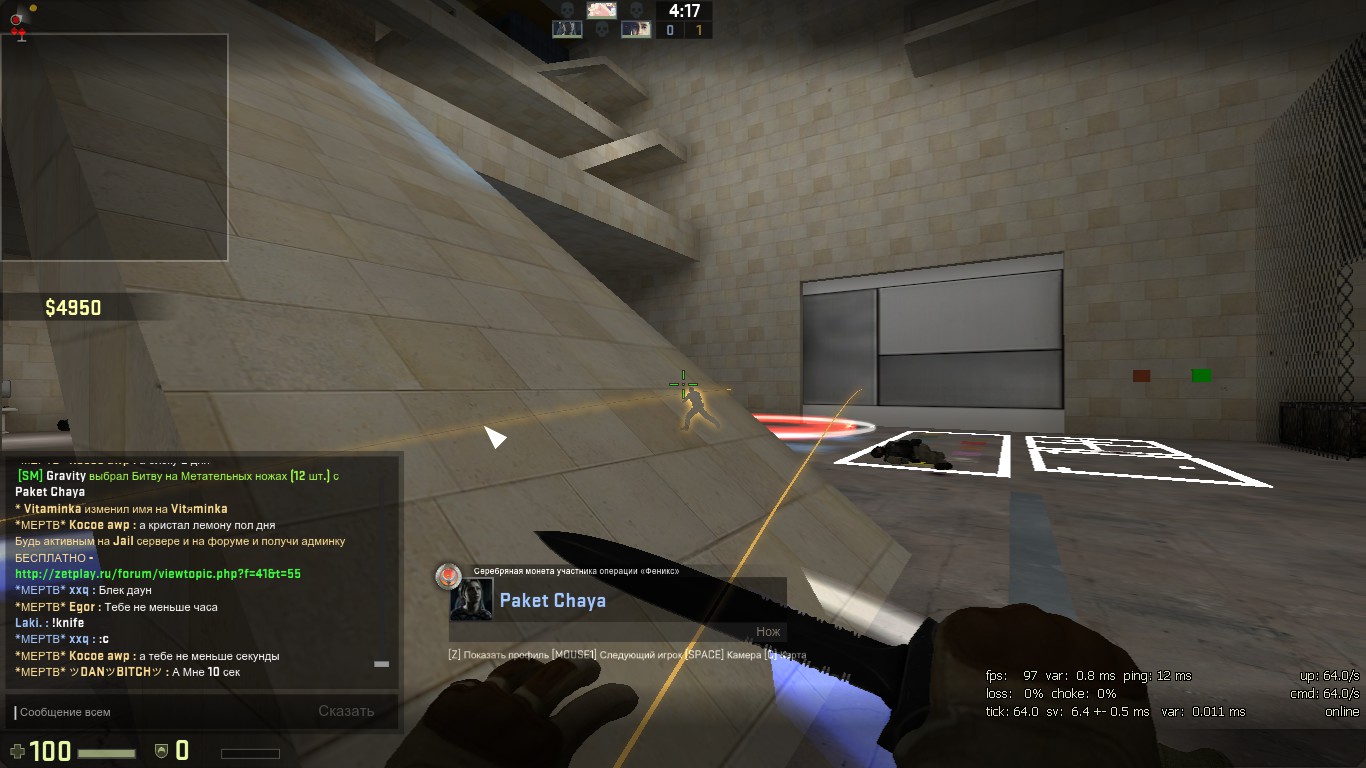Click the Paket Chaya name in spectator panel
1366x768 pixels.
(552, 601)
